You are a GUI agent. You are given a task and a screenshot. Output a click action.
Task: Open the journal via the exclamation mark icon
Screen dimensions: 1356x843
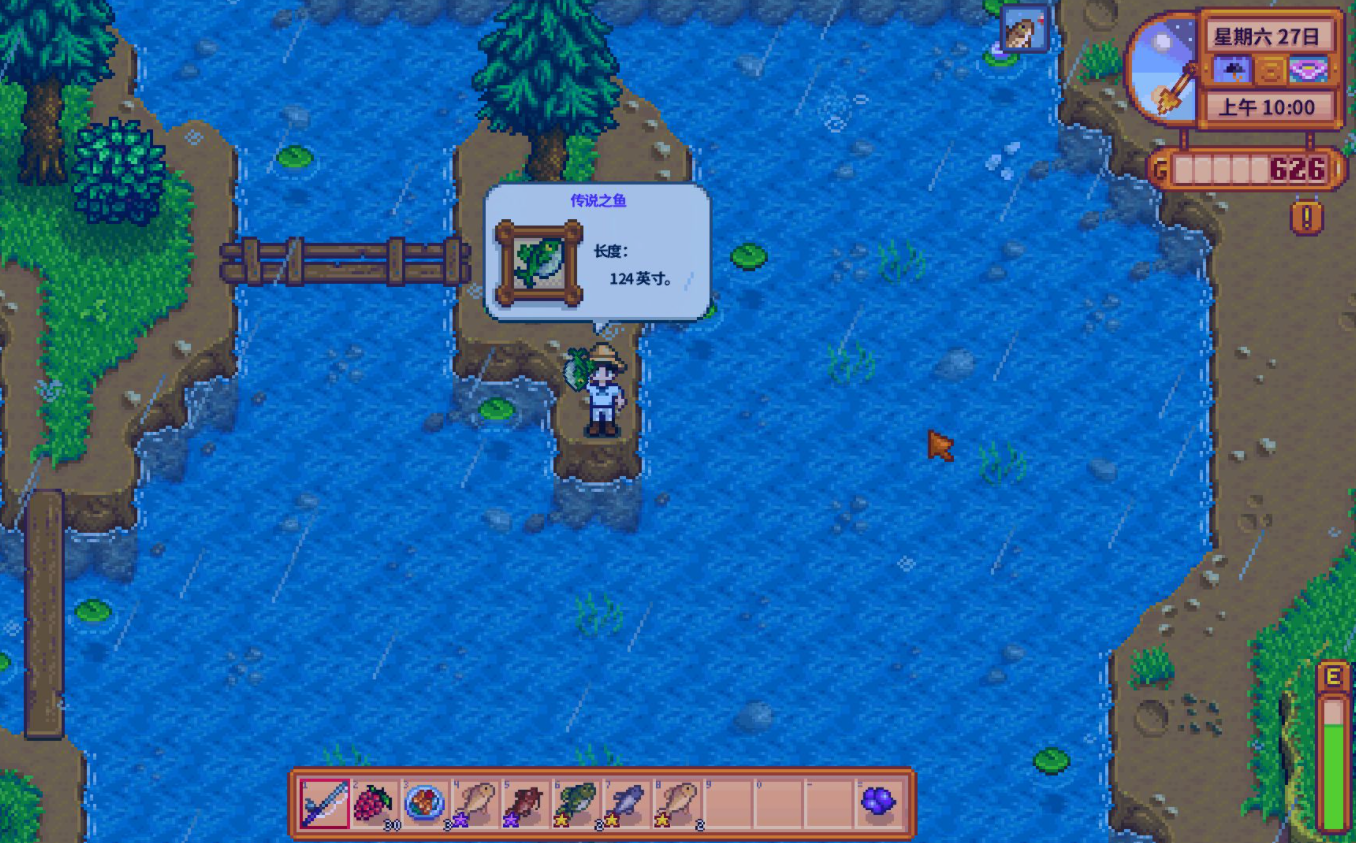(x=1306, y=216)
